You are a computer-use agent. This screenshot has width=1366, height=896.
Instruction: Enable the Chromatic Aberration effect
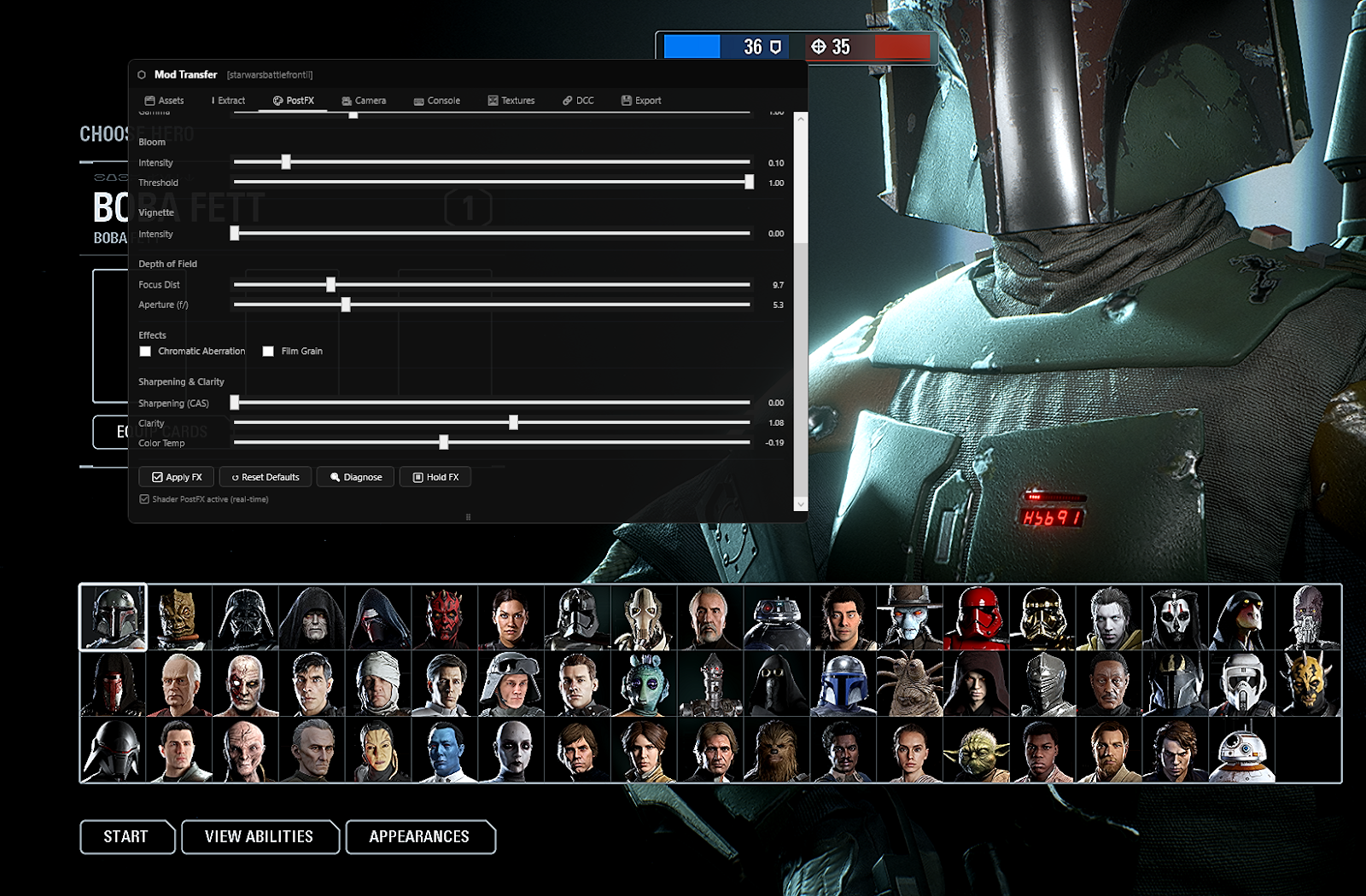[x=145, y=351]
